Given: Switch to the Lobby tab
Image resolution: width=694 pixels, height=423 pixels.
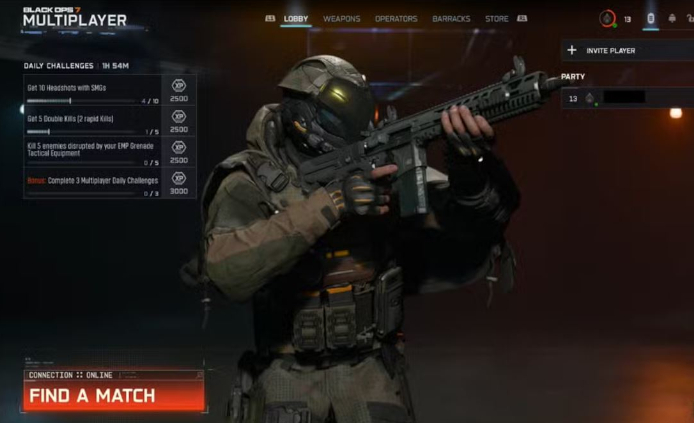Looking at the screenshot, I should click(296, 18).
